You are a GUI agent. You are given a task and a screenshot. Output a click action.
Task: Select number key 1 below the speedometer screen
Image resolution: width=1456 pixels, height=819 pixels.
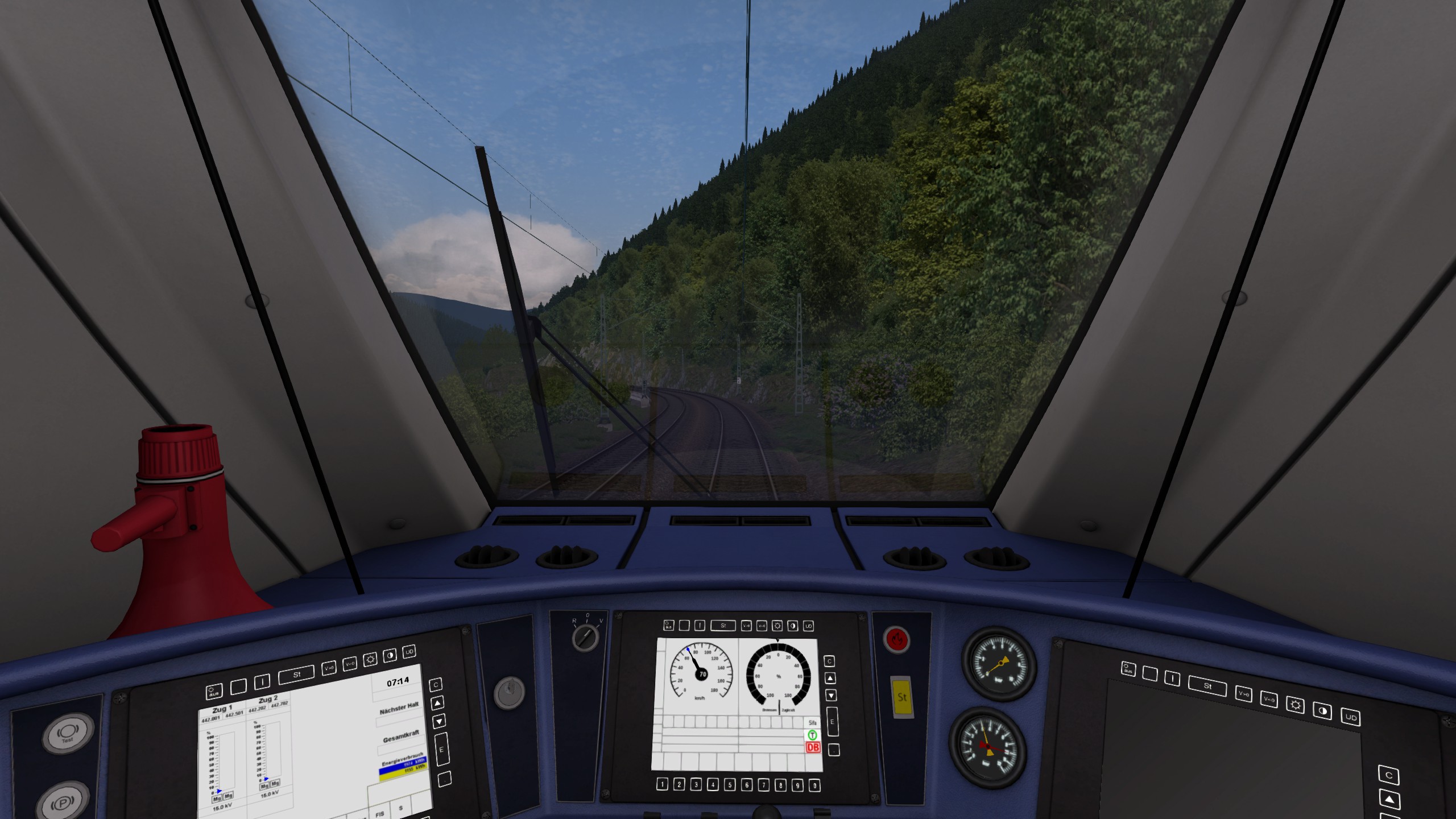point(662,784)
